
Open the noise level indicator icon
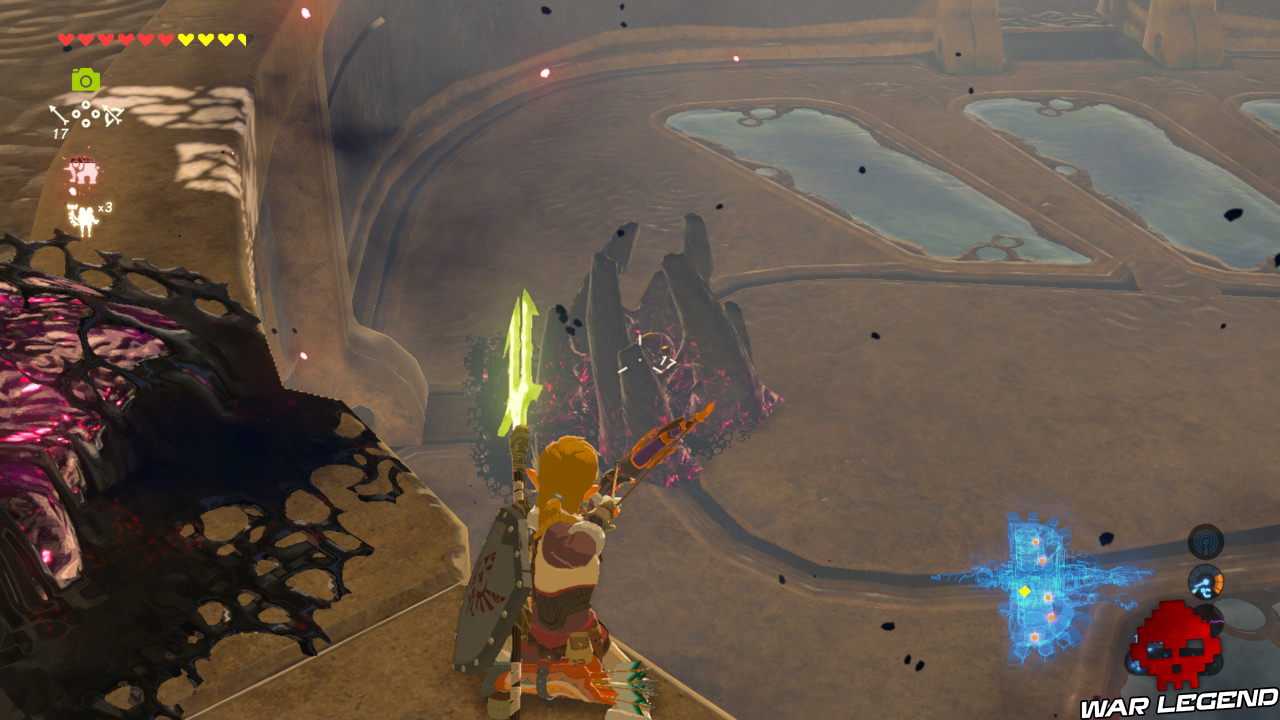click(1205, 541)
